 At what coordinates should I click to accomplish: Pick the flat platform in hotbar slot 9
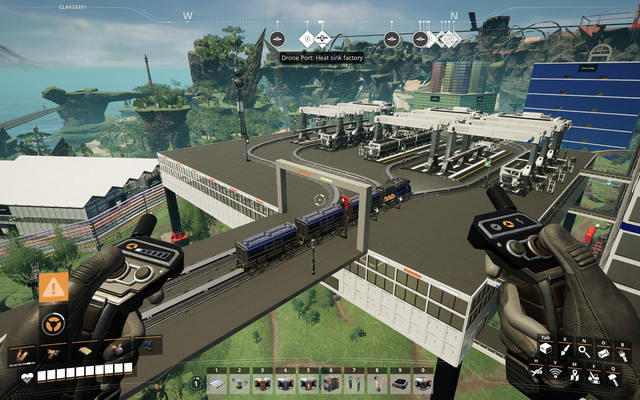tap(399, 384)
